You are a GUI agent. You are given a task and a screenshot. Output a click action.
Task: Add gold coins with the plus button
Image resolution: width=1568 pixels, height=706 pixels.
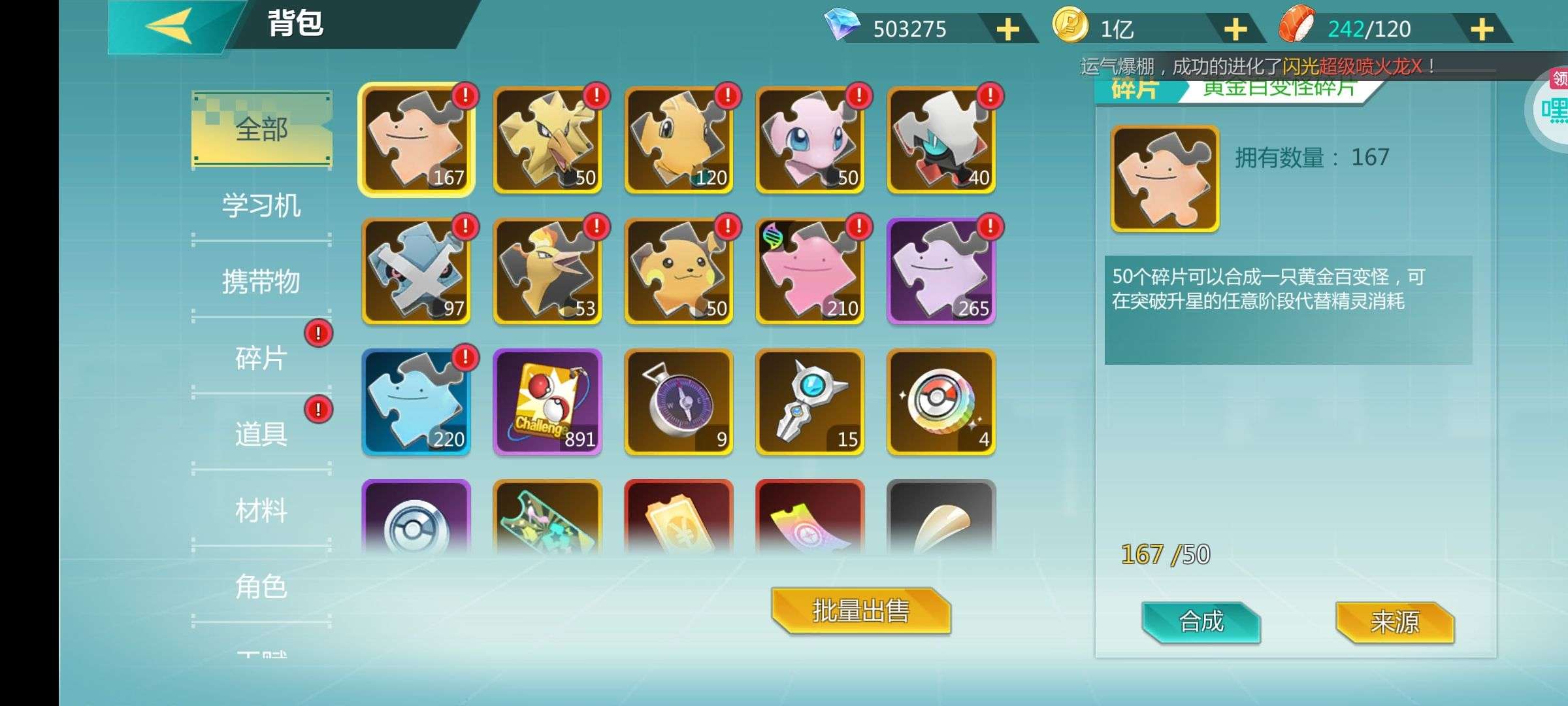pyautogui.click(x=1235, y=29)
